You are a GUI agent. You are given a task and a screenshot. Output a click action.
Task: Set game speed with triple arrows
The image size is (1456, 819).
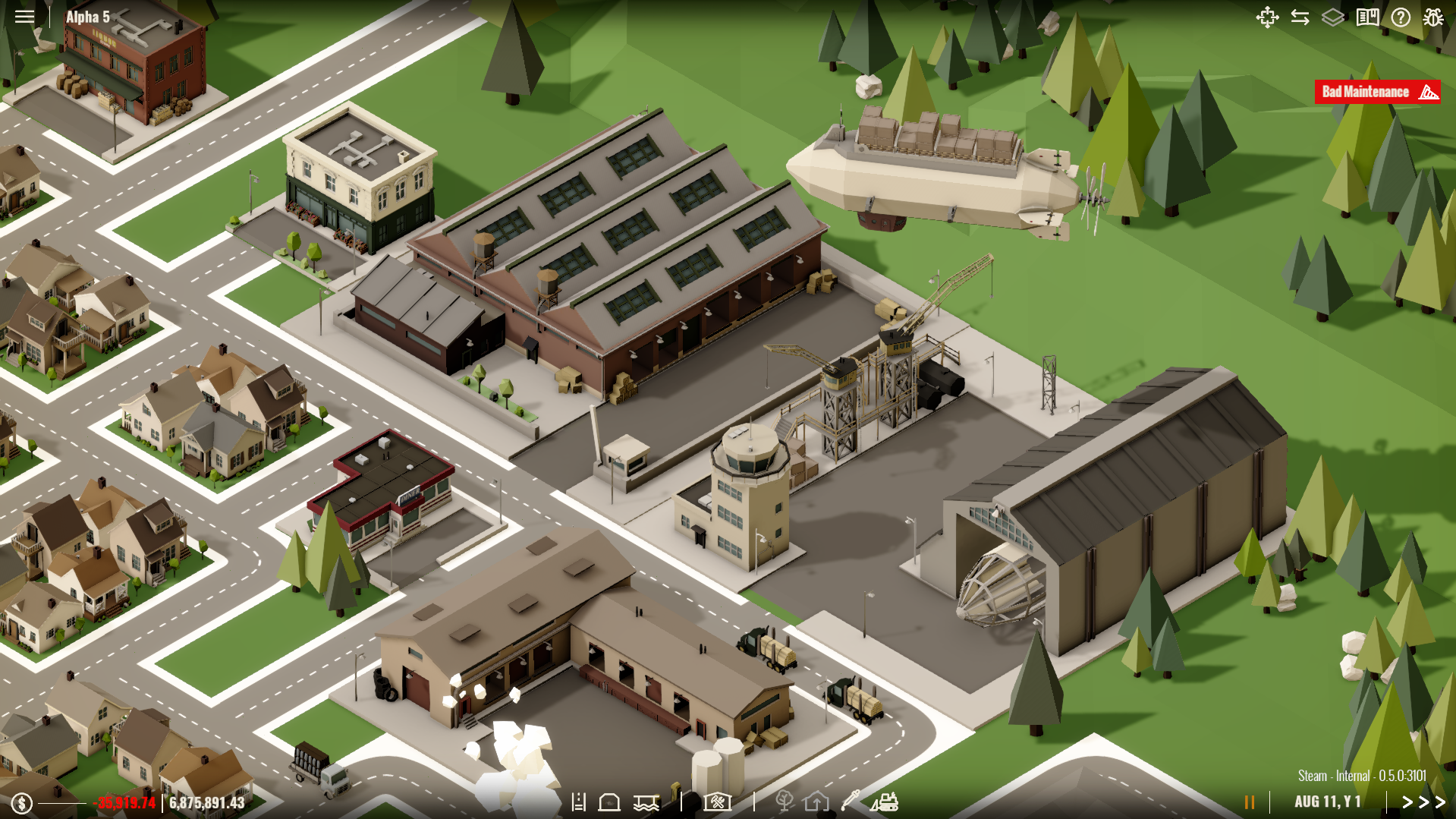point(1423,802)
